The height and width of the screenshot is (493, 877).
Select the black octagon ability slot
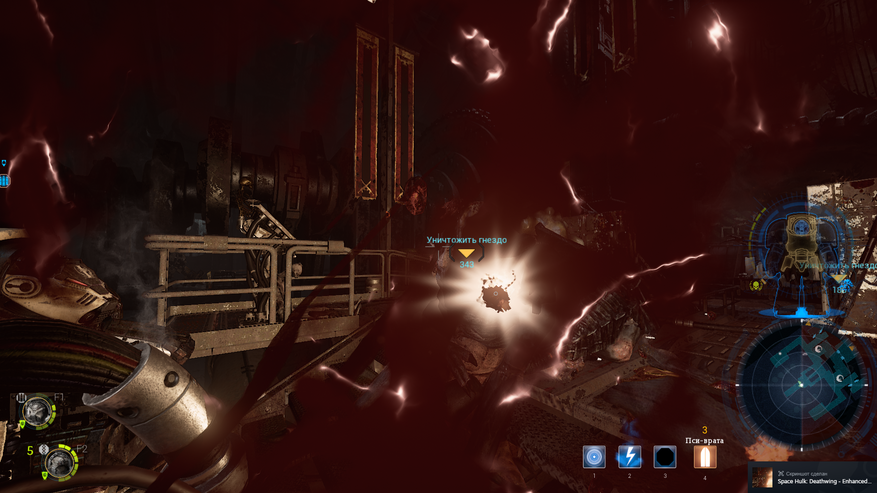pyautogui.click(x=665, y=457)
